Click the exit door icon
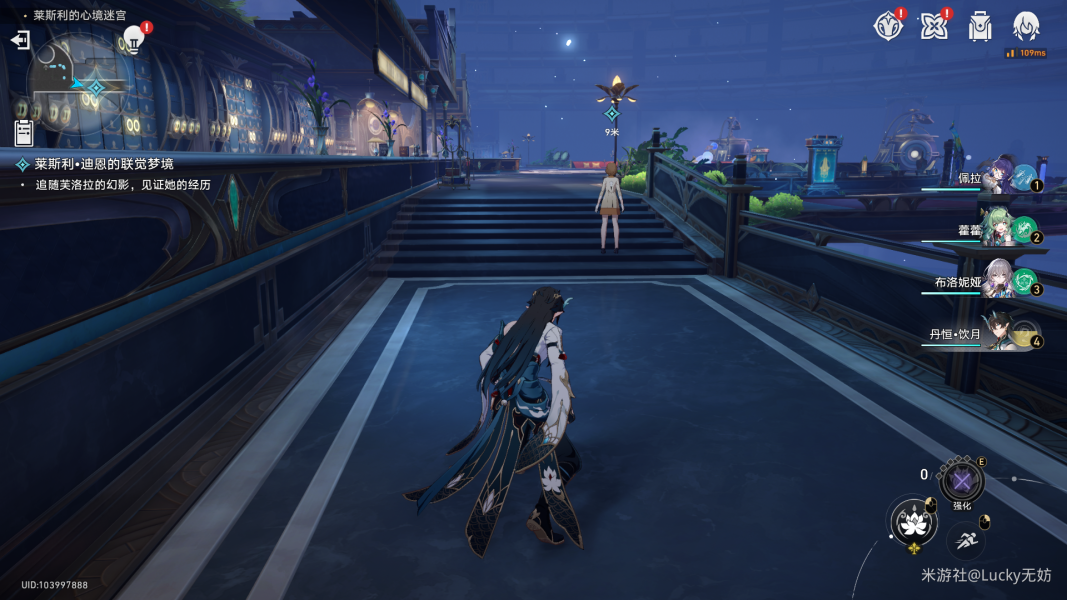 click(20, 40)
